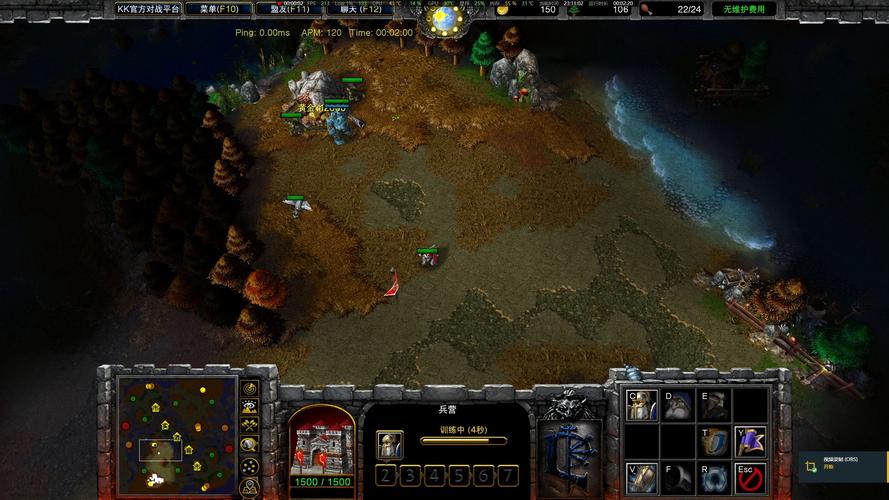
Task: Research the Defend shield upgrade
Action: tap(714, 441)
